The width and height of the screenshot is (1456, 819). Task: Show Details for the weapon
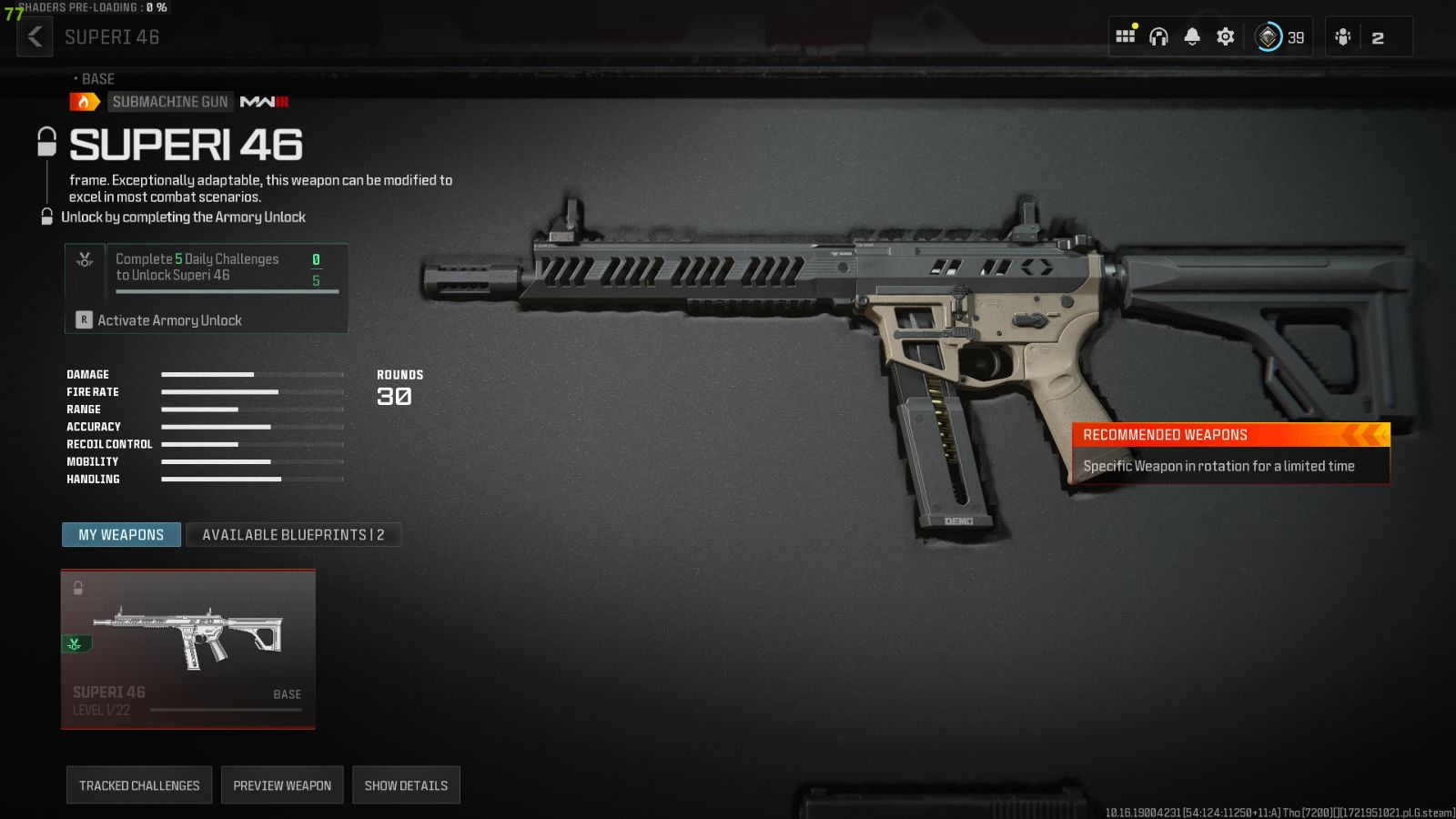pos(406,785)
